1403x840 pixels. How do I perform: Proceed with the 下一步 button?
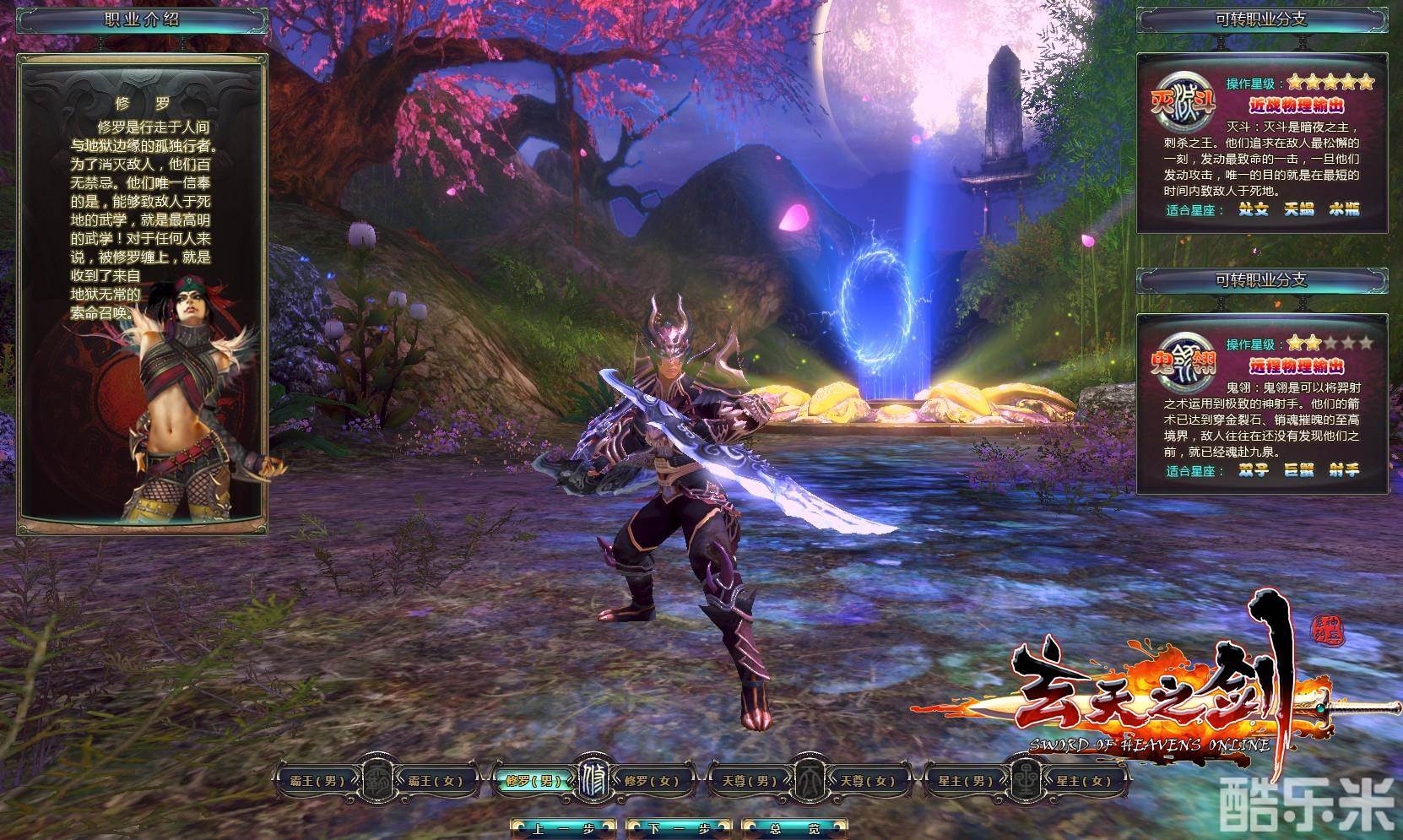pyautogui.click(x=678, y=827)
